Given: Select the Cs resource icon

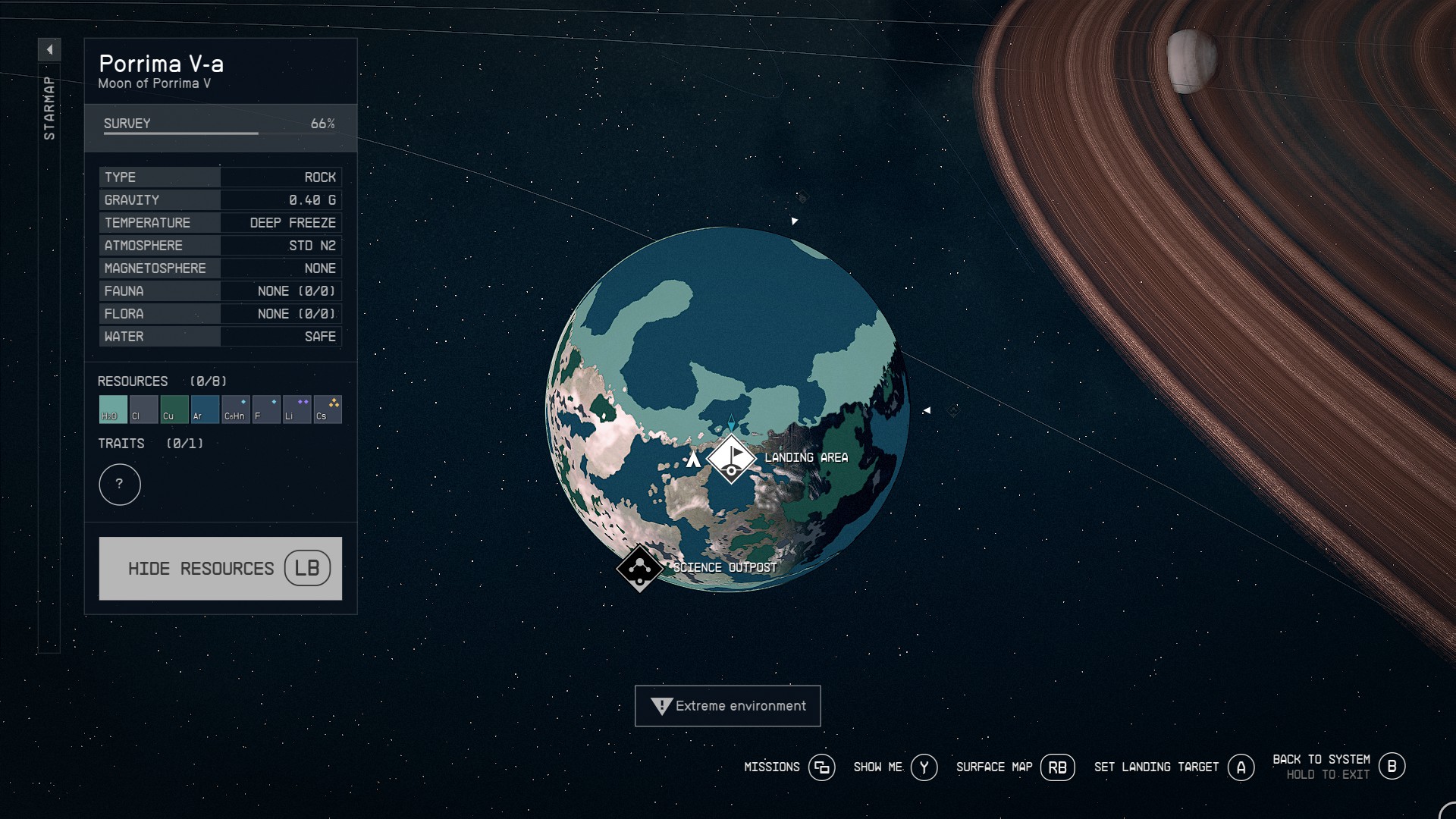Looking at the screenshot, I should click(328, 409).
